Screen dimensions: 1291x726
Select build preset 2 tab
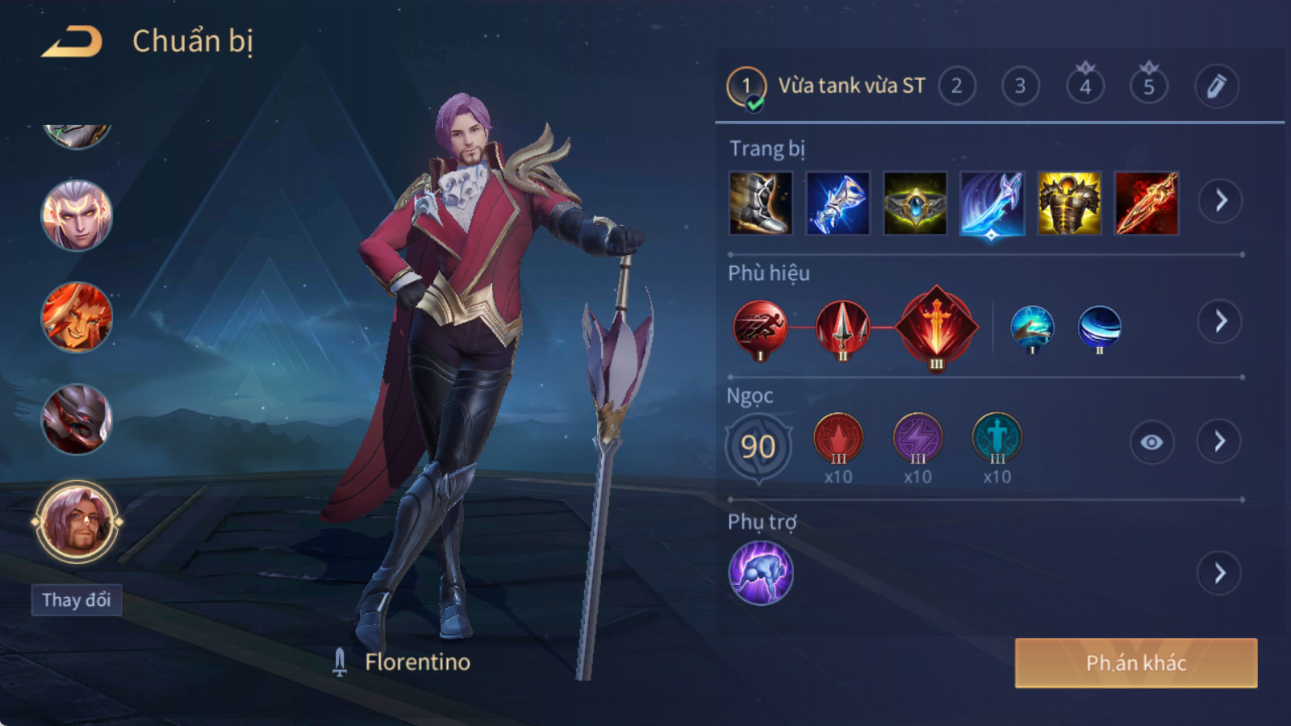(x=957, y=86)
